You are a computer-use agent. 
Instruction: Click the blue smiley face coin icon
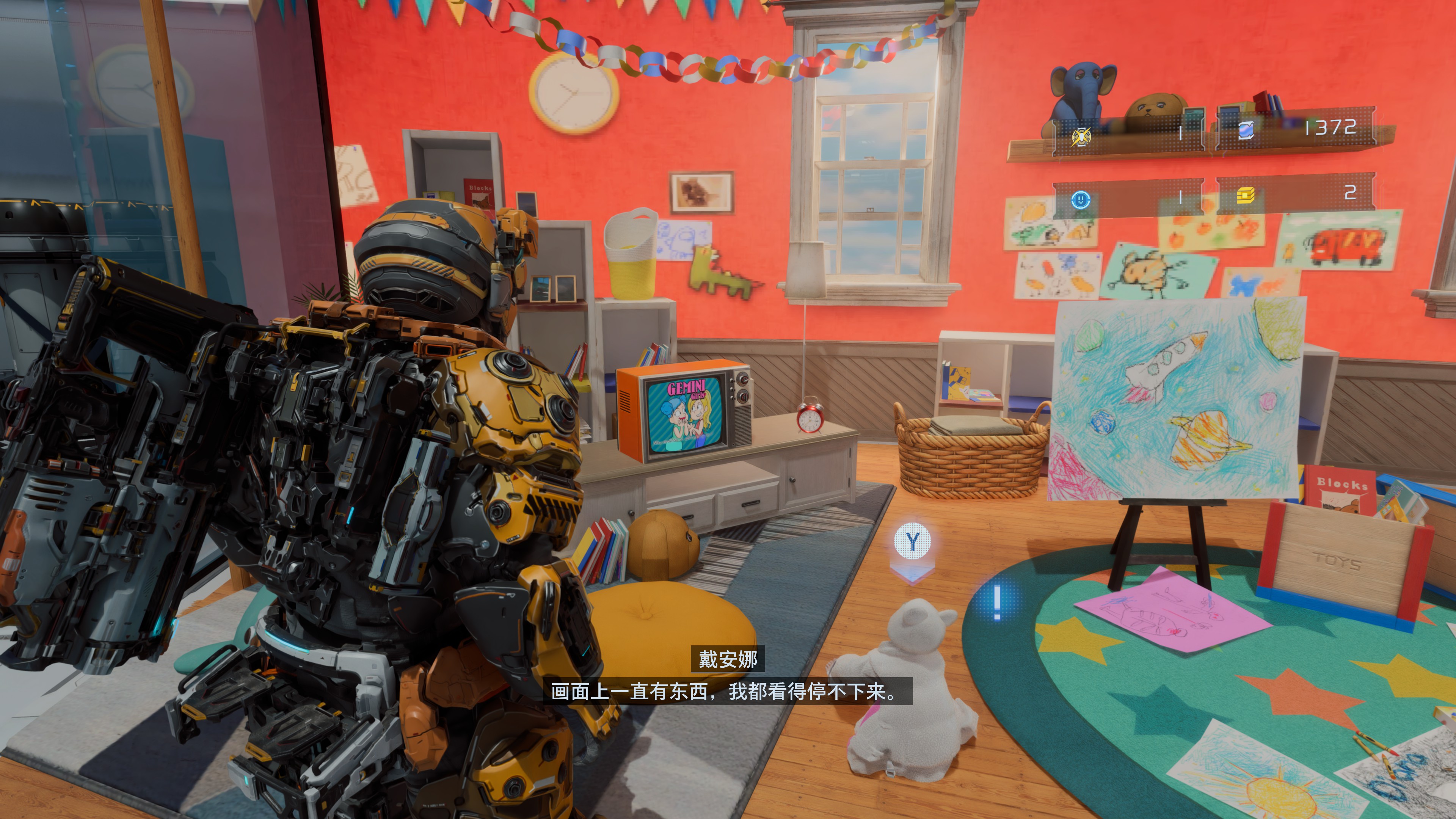[1081, 199]
